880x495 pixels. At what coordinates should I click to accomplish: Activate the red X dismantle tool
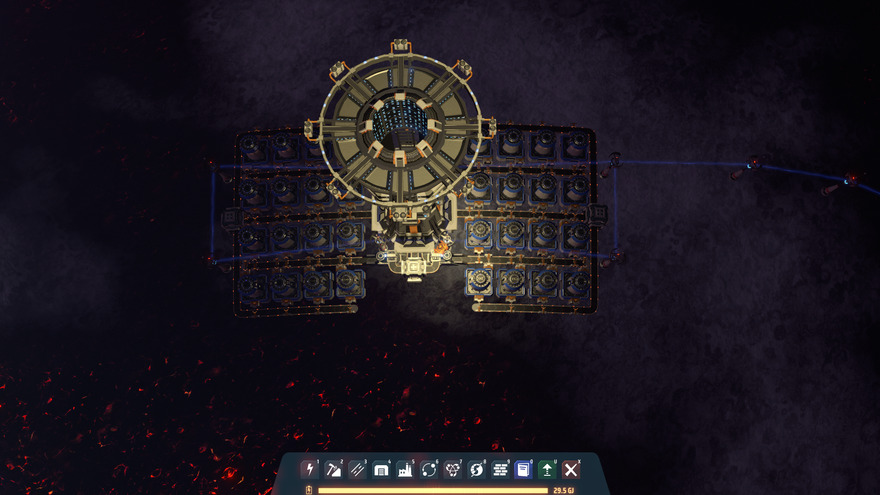571,469
